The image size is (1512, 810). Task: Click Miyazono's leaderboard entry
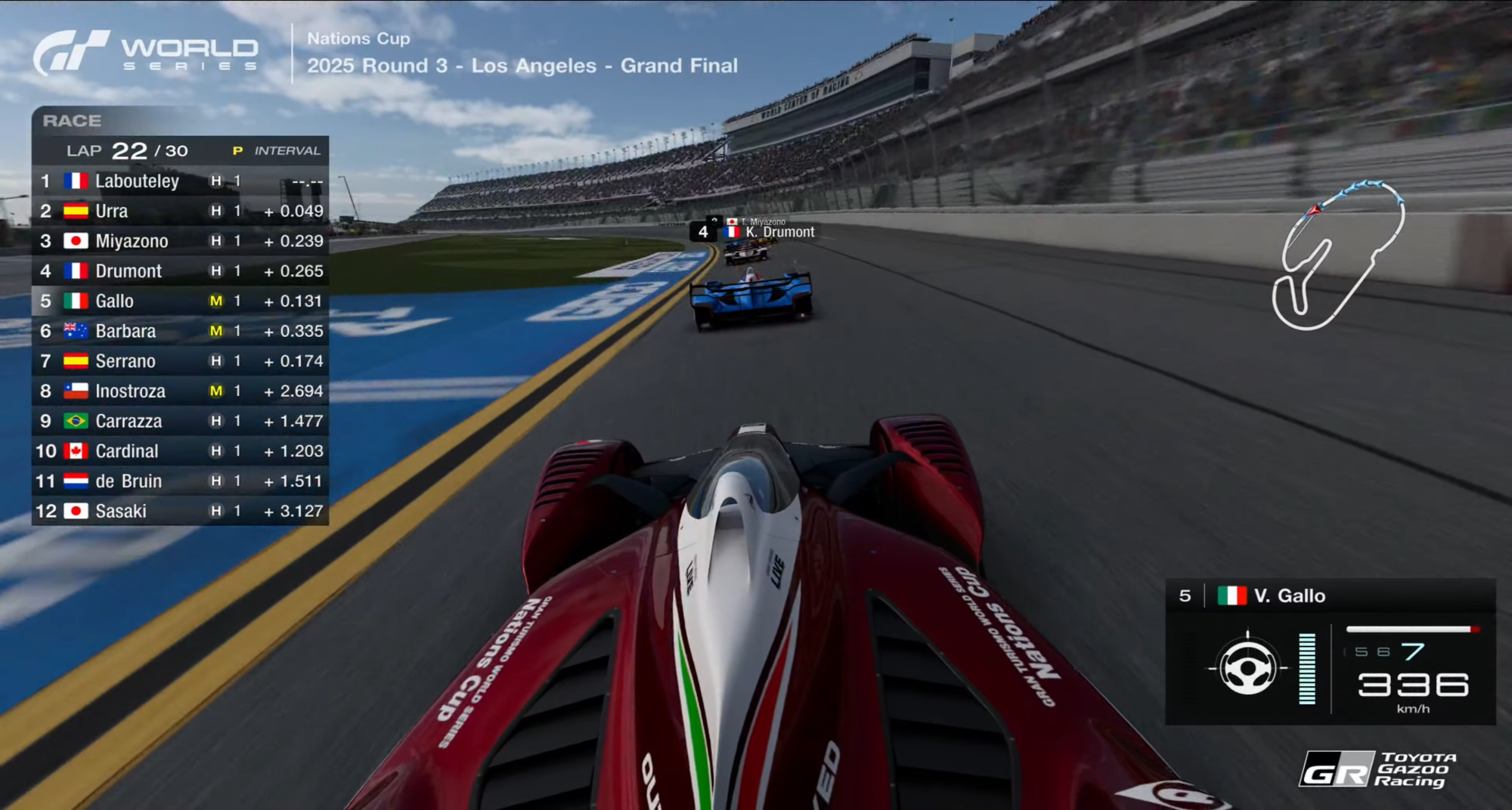pyautogui.click(x=180, y=241)
